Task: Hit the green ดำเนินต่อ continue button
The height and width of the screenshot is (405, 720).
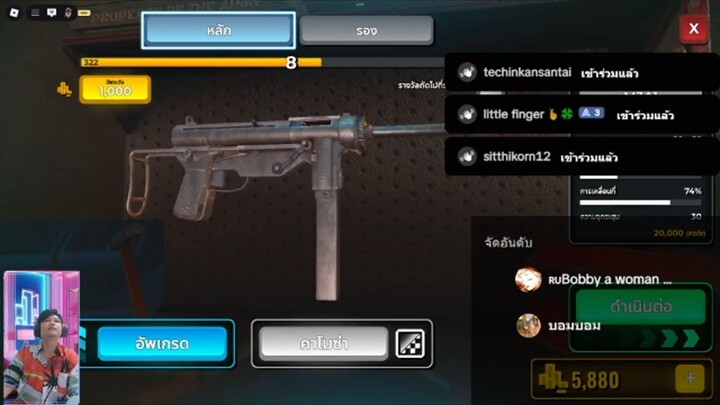Action: [x=641, y=304]
